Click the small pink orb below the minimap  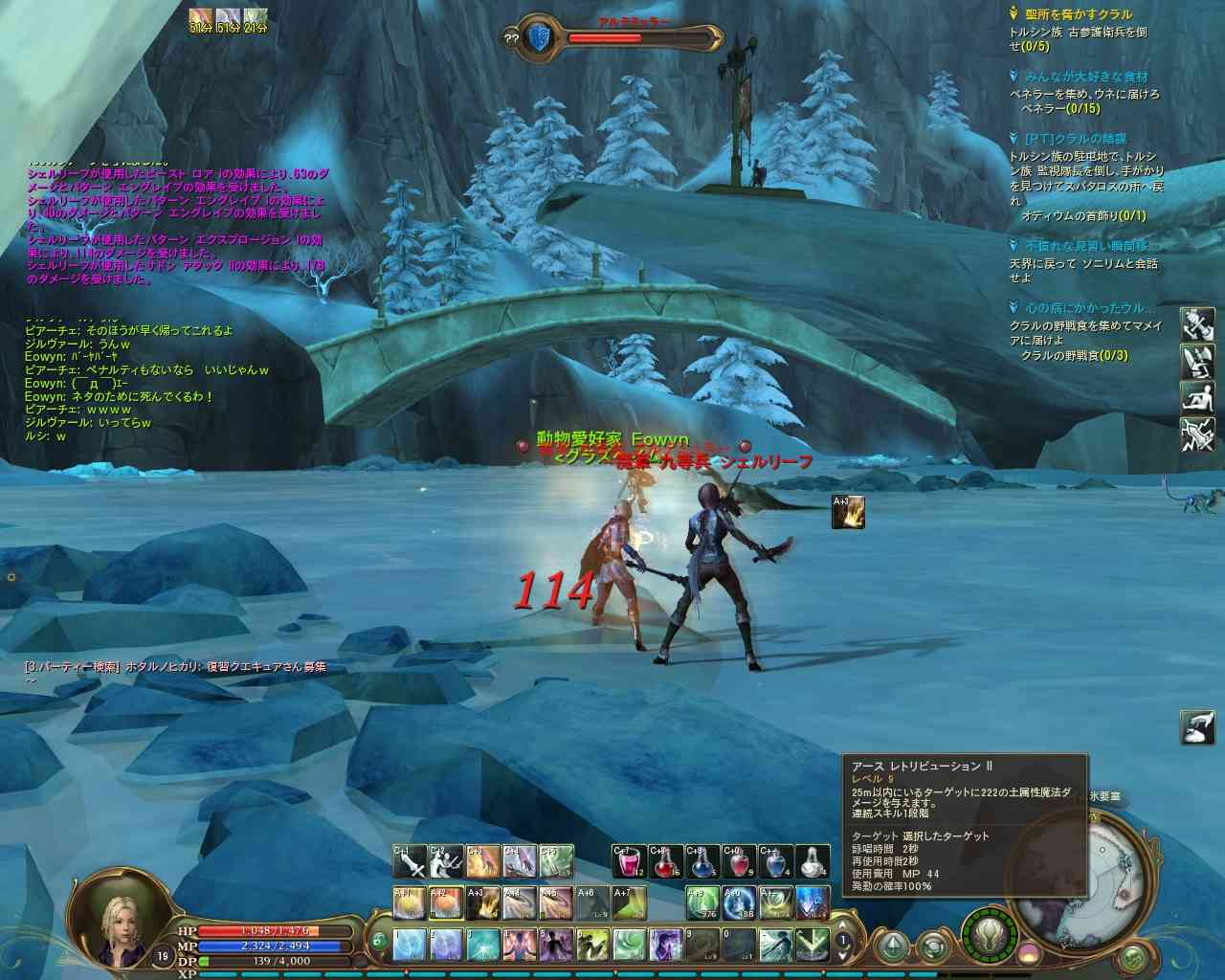click(x=1030, y=953)
